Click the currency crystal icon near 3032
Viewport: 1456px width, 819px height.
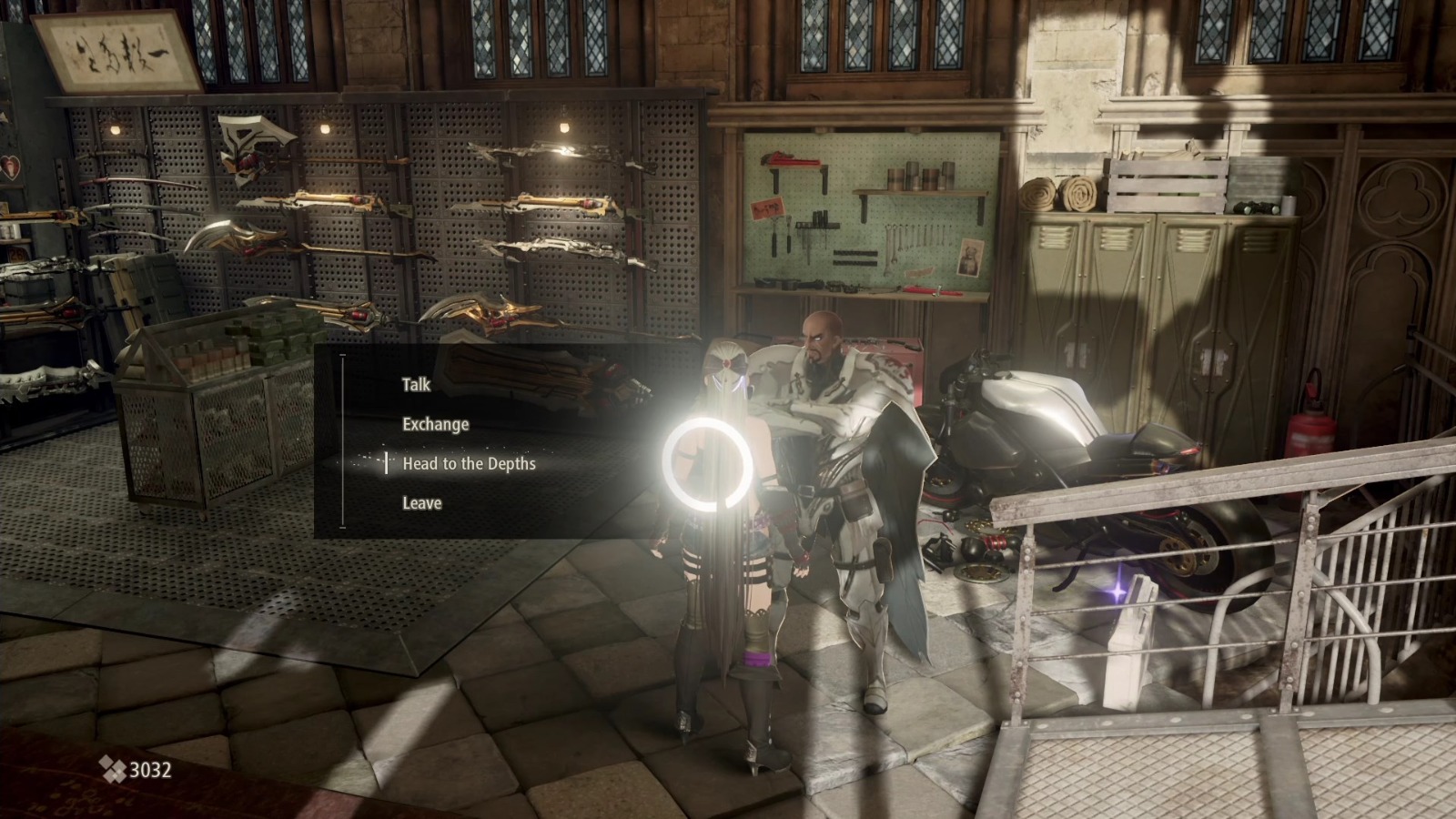click(x=112, y=767)
